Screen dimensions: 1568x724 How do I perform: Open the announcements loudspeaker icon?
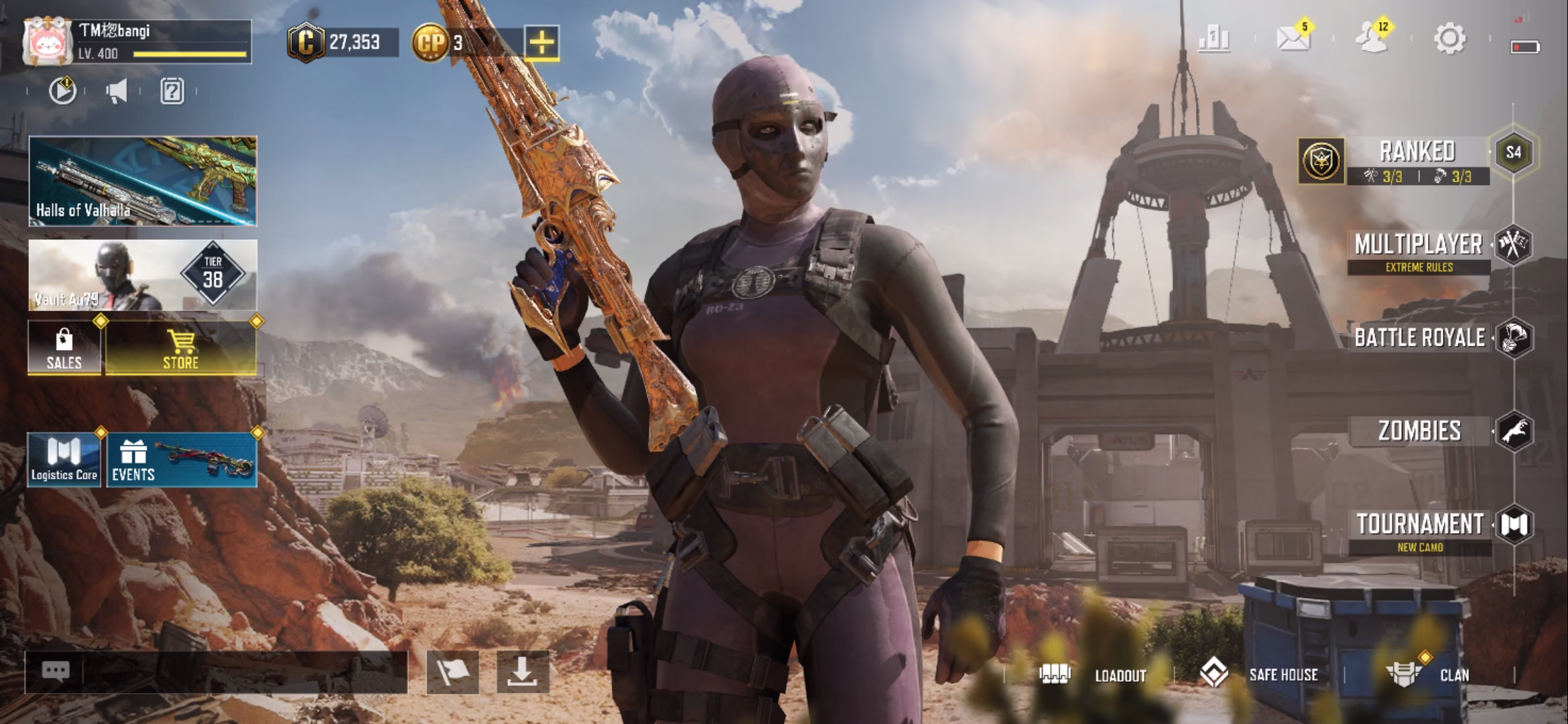click(x=116, y=94)
